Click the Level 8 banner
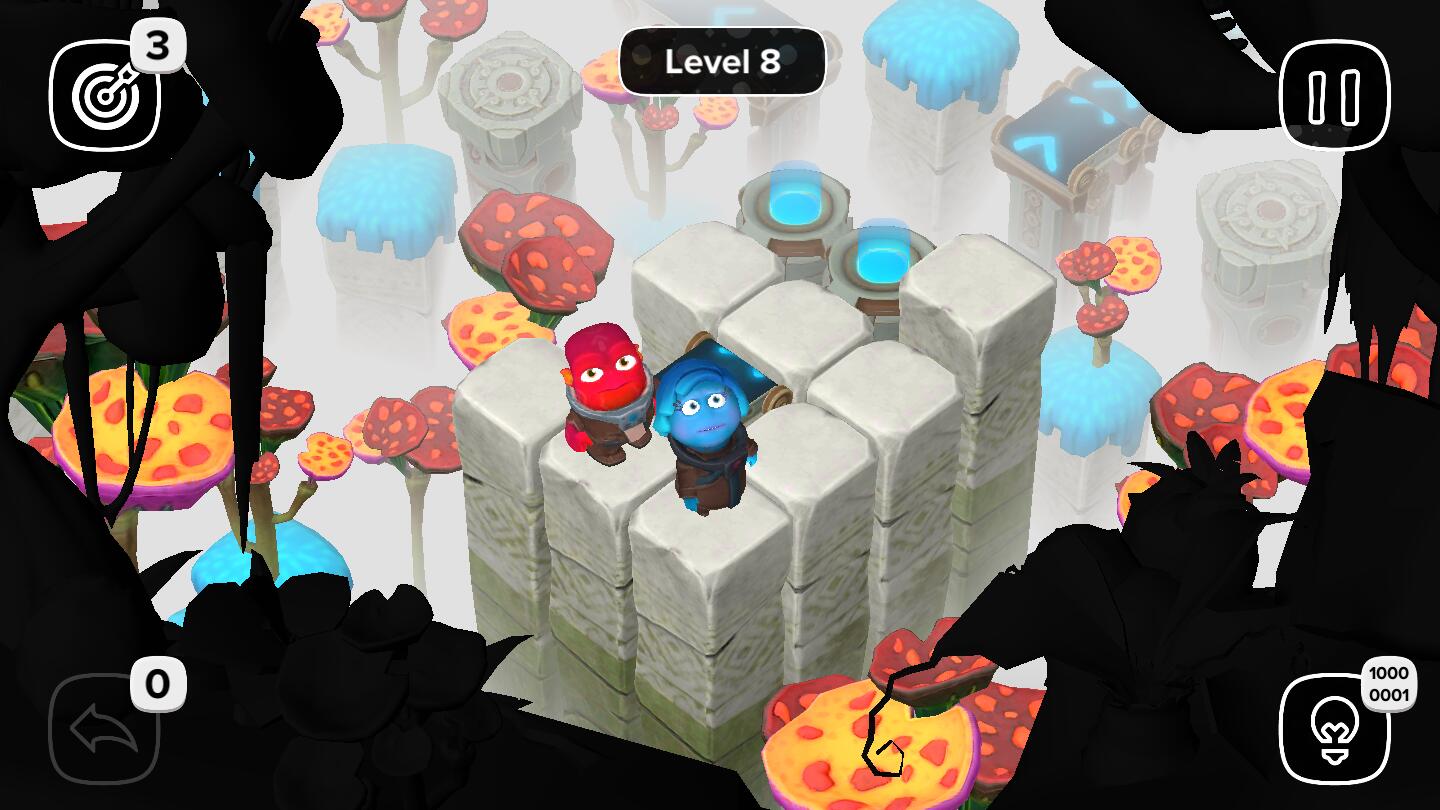Image resolution: width=1440 pixels, height=810 pixels. point(721,60)
